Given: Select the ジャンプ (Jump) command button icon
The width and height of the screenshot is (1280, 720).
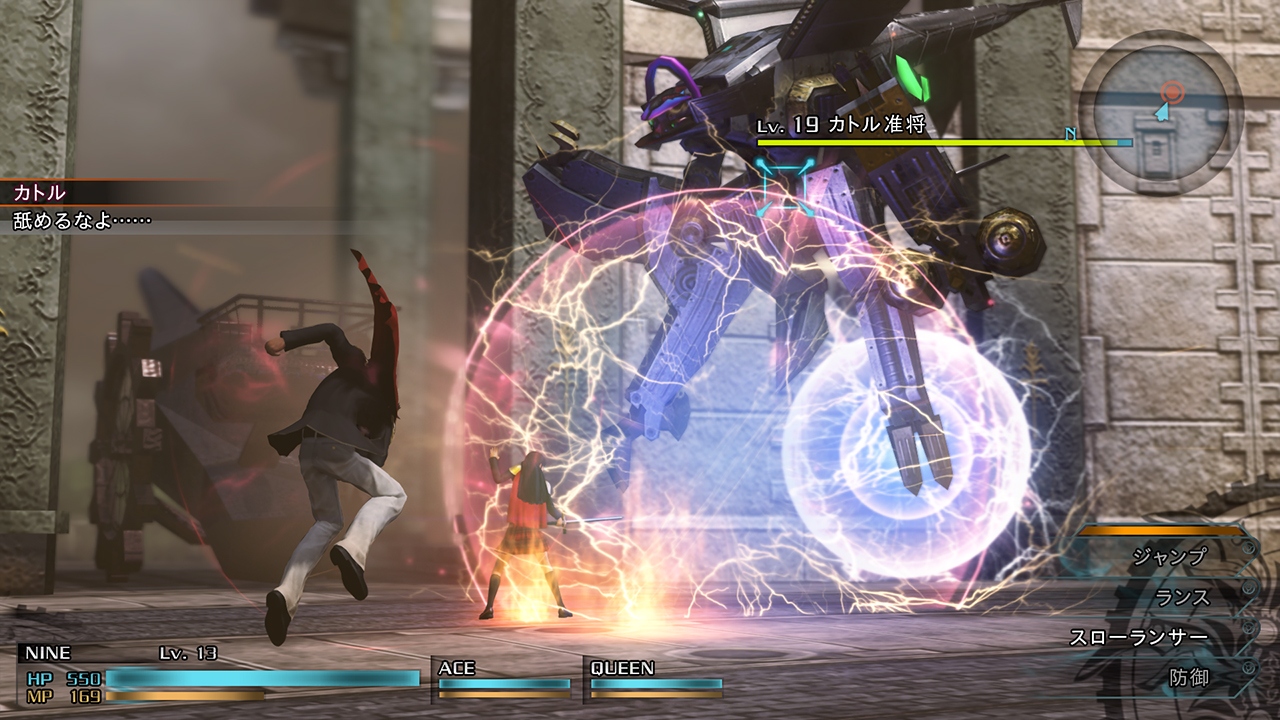Looking at the screenshot, I should [x=1248, y=546].
